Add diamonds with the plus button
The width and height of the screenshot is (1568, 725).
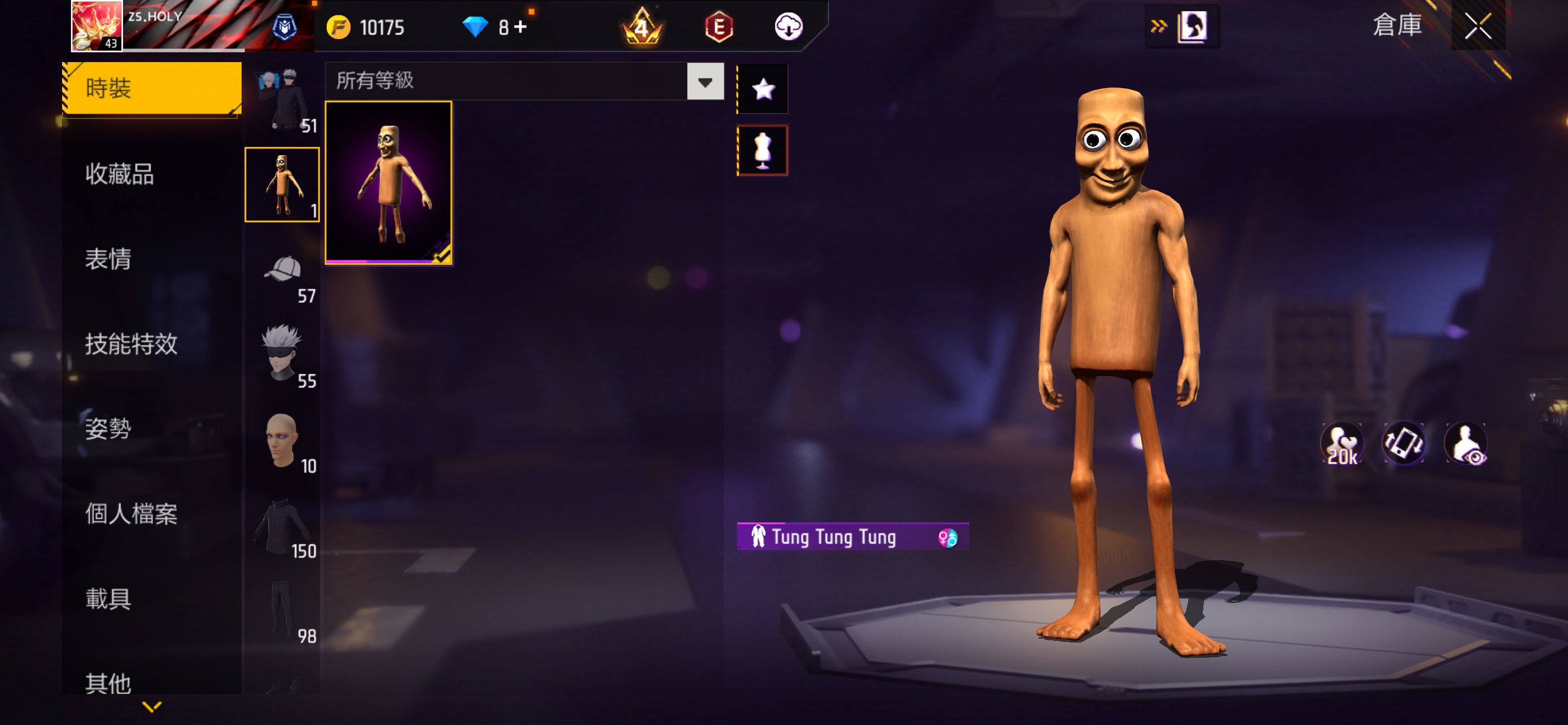521,27
